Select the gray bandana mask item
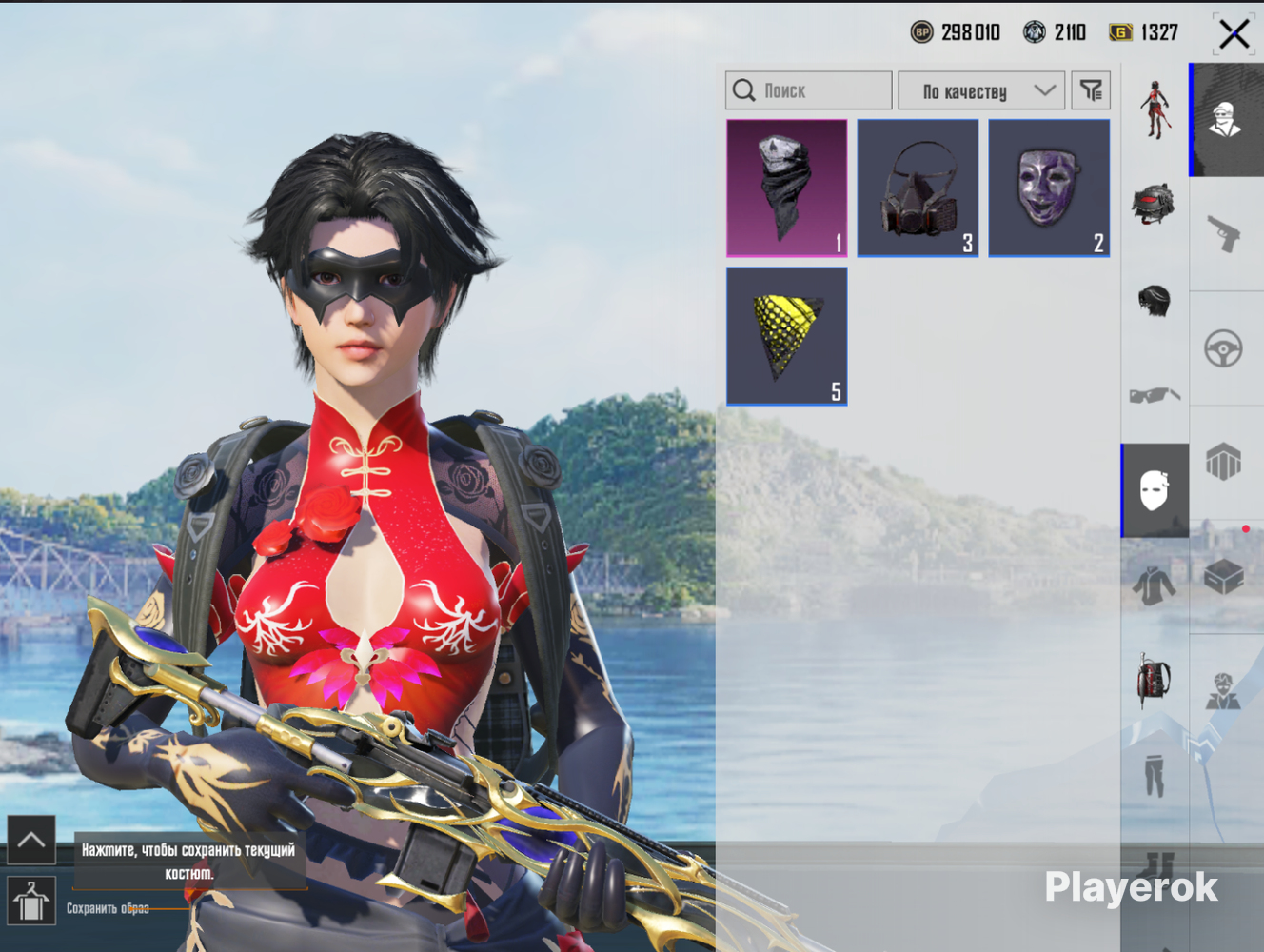 coord(786,188)
